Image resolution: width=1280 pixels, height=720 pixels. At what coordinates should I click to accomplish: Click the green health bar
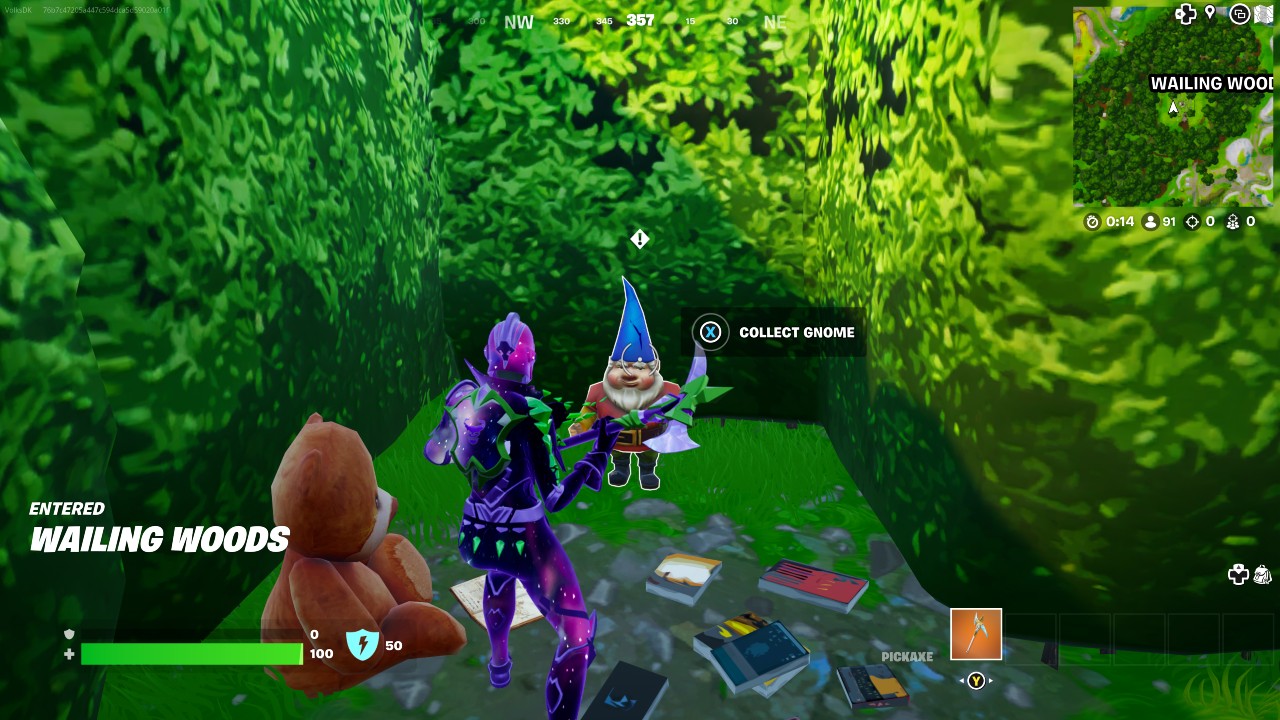[190, 655]
